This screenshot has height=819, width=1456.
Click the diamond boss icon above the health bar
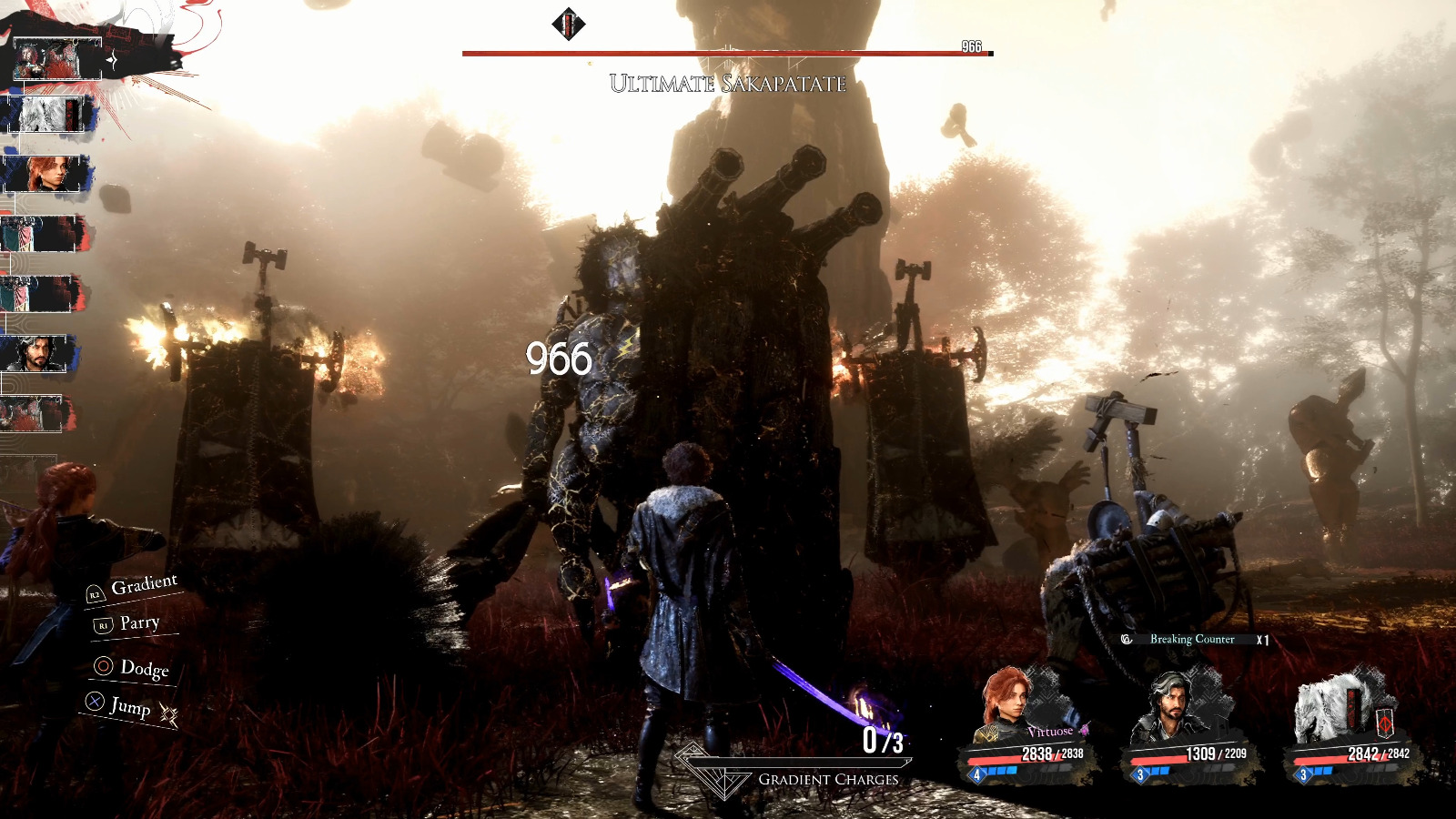coord(568,24)
